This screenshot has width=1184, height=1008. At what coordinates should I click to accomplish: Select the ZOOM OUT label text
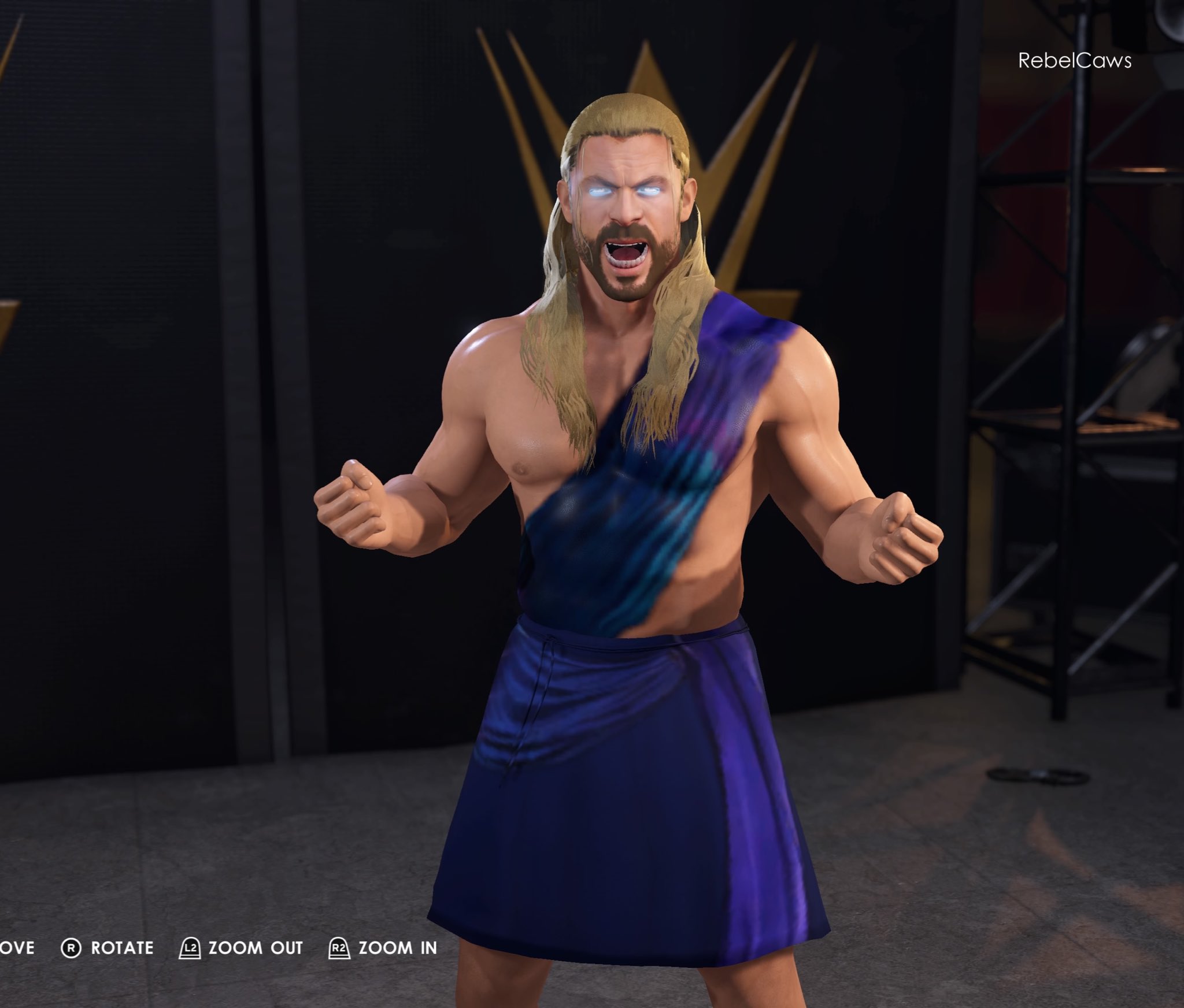(x=257, y=948)
